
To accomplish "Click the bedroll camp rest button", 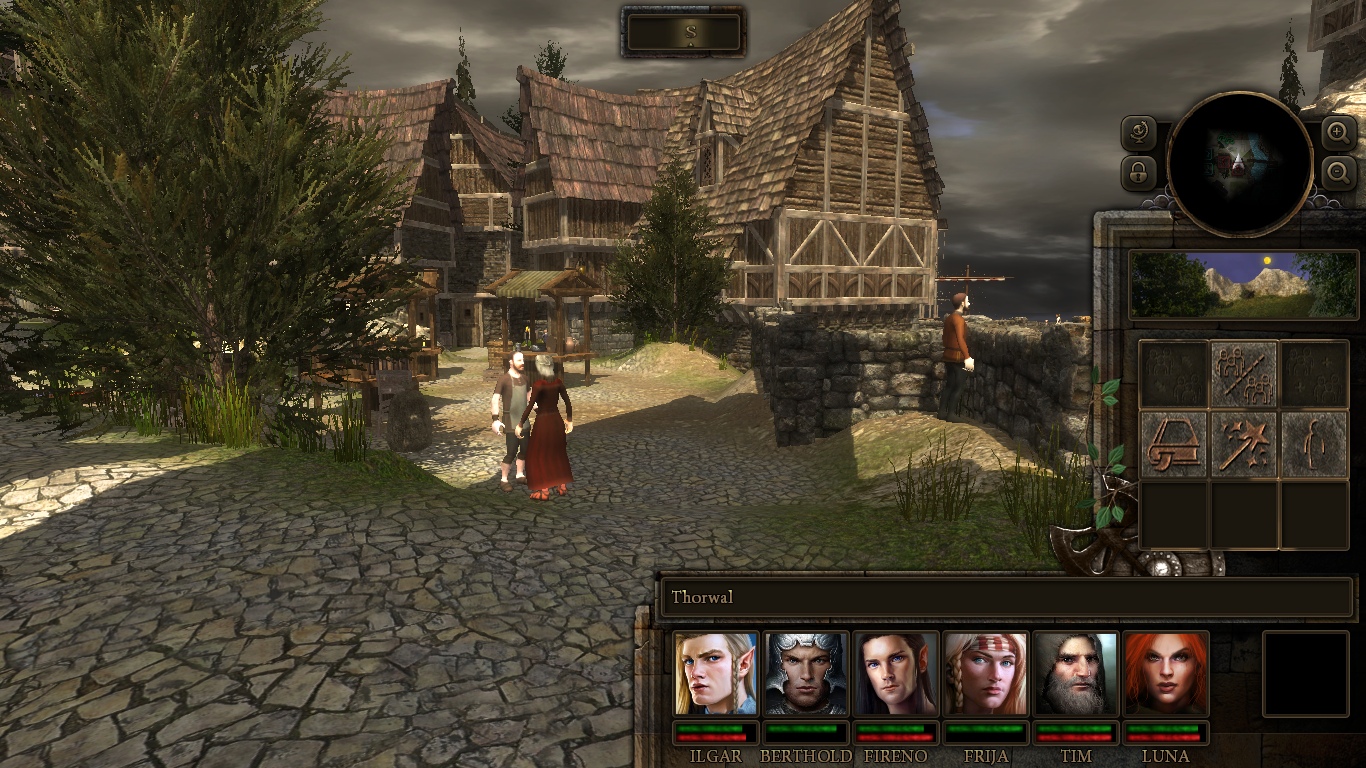I will (1174, 444).
